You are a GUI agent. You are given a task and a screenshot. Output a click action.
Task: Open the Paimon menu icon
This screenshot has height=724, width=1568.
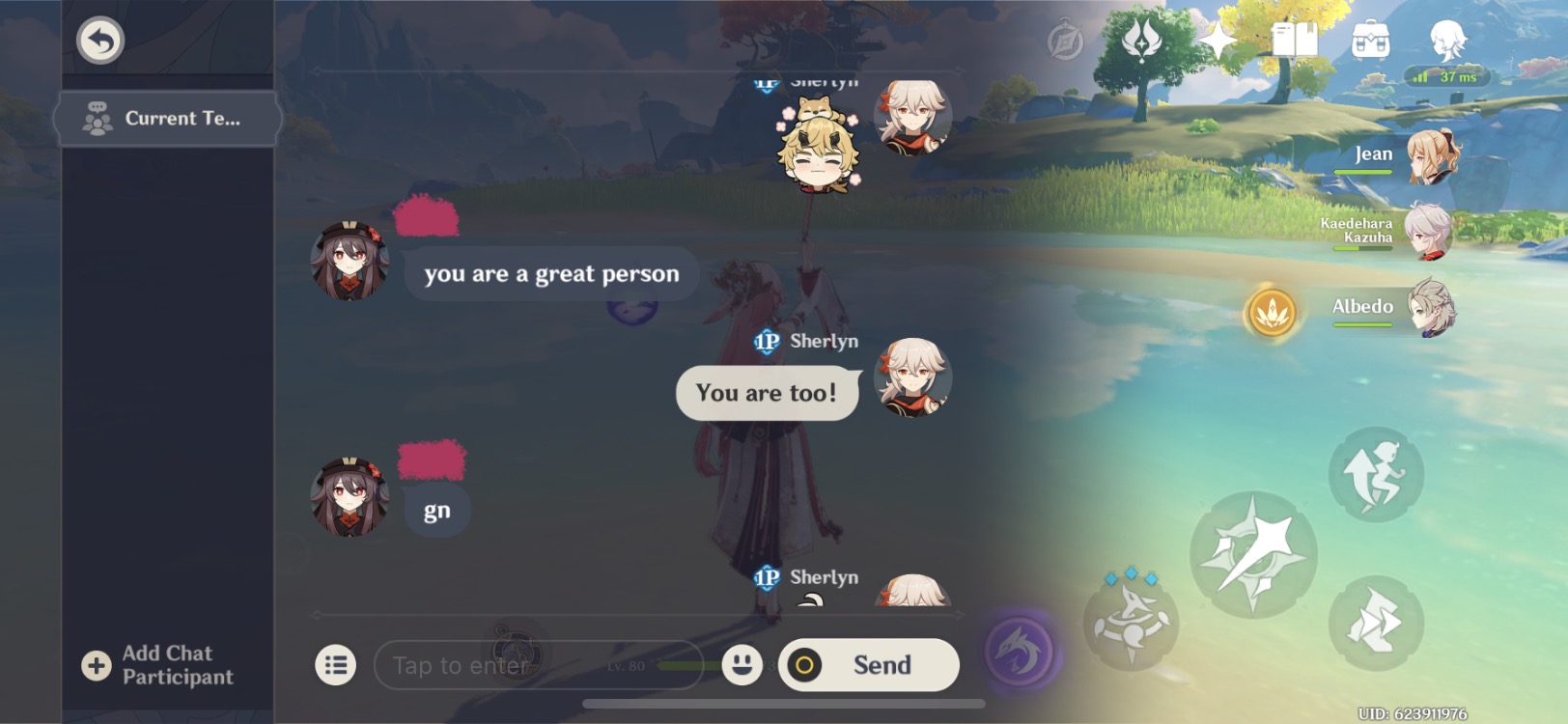coord(1068,39)
